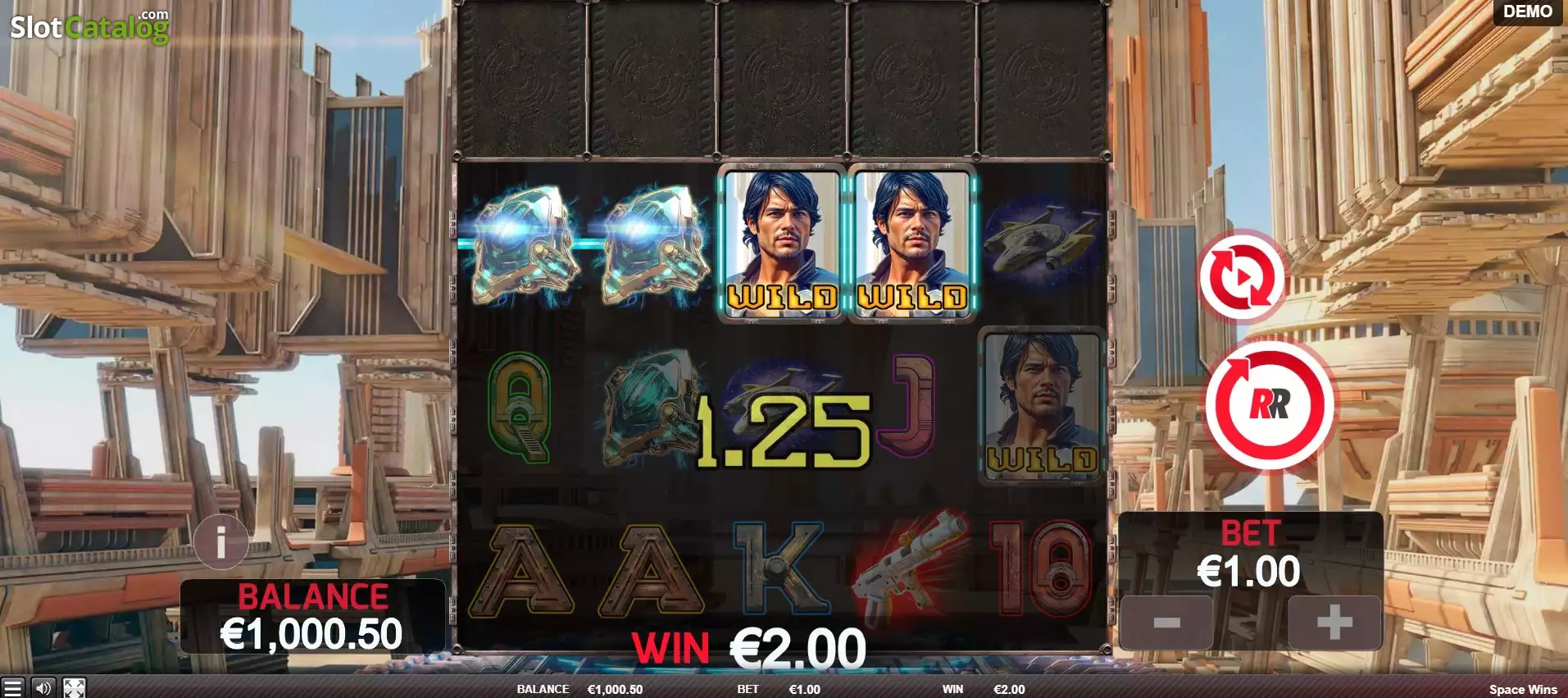This screenshot has height=698, width=1568.
Task: Switch to fullscreen mode
Action: [x=74, y=687]
